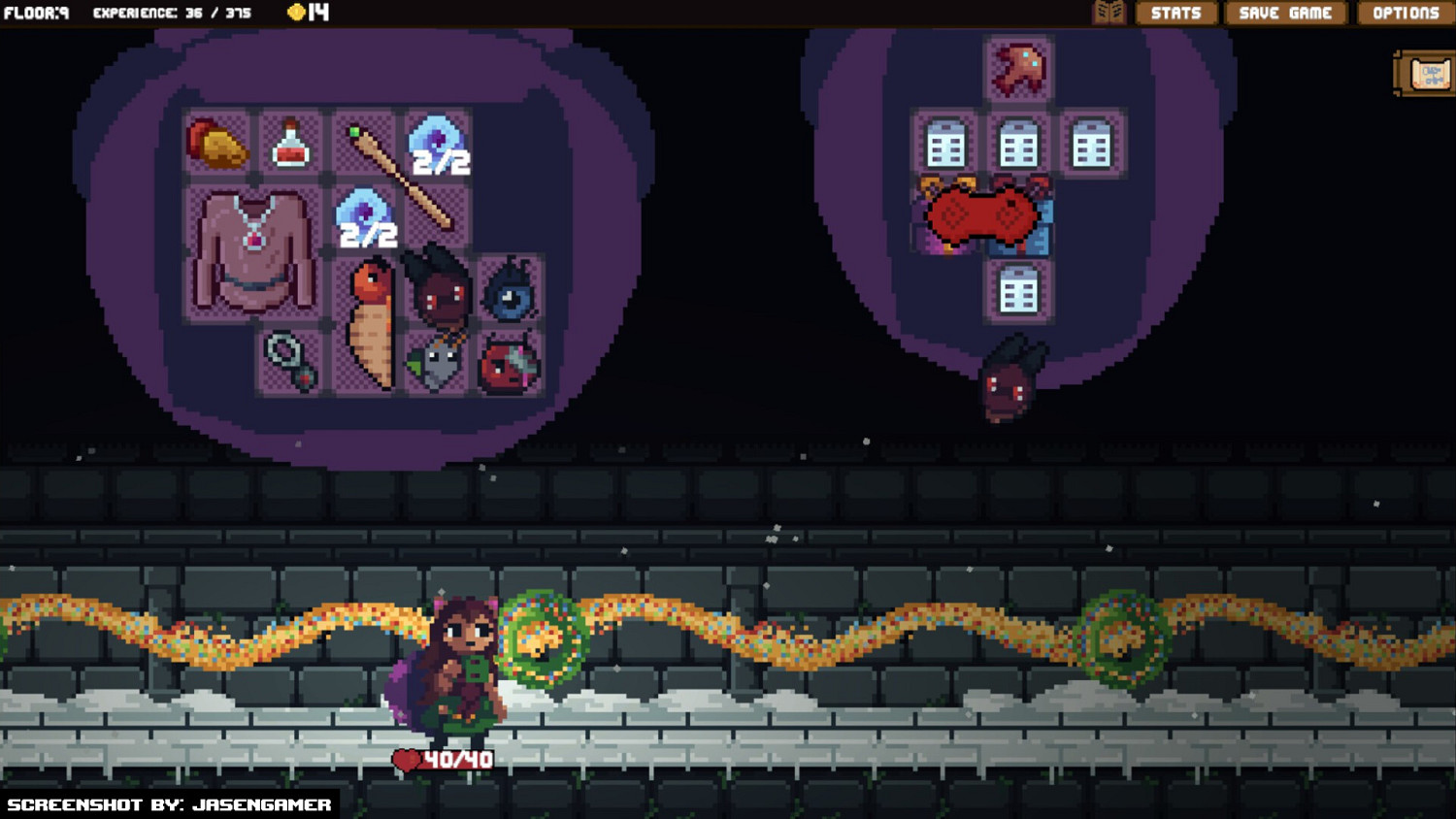Click the gold coin counter showing 14
The width and height of the screenshot is (1456, 819).
pyautogui.click(x=313, y=14)
